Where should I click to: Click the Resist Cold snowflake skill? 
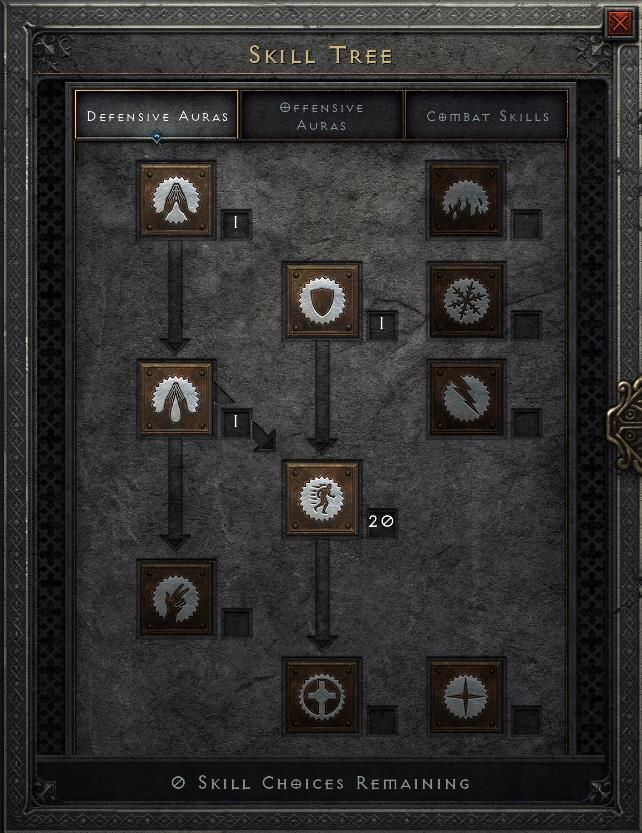pyautogui.click(x=466, y=300)
